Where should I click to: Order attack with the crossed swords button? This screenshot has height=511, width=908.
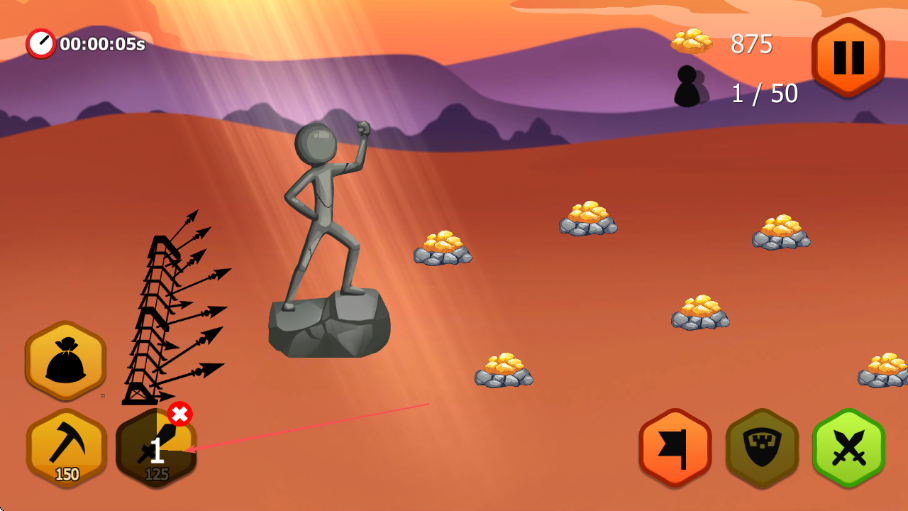[849, 447]
